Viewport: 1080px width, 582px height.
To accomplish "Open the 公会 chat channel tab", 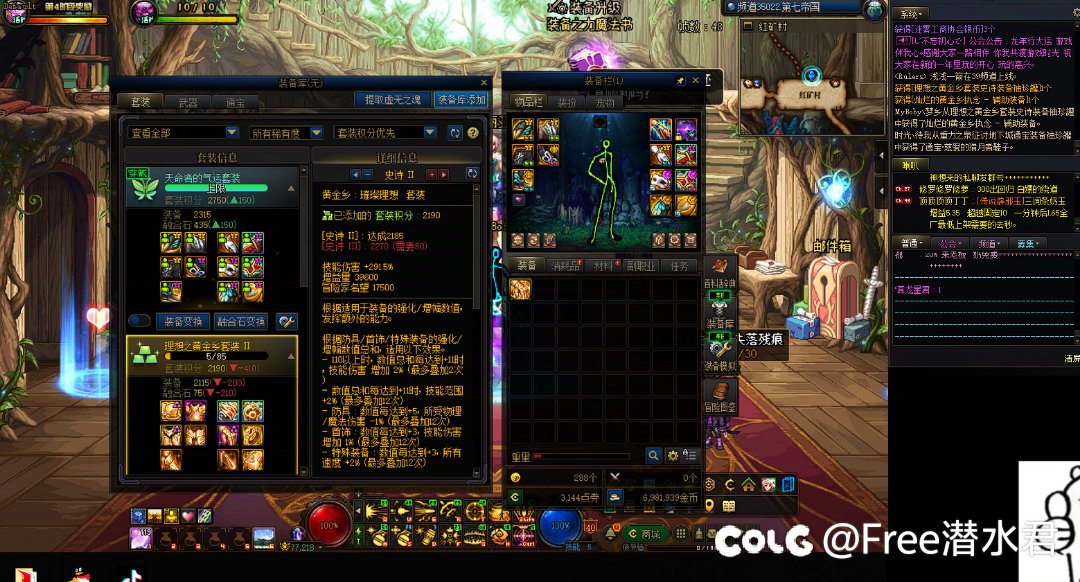I will click(950, 243).
